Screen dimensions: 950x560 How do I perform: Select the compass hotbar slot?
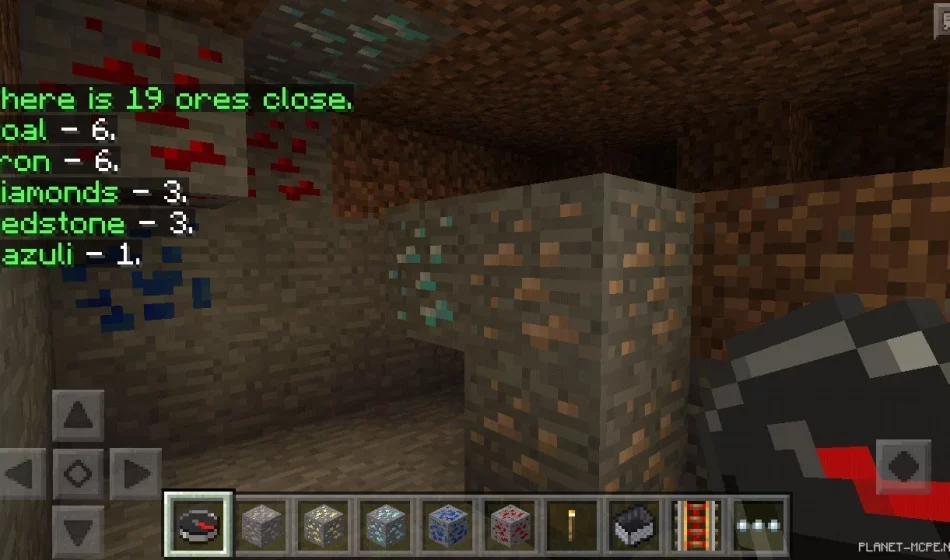click(x=200, y=525)
